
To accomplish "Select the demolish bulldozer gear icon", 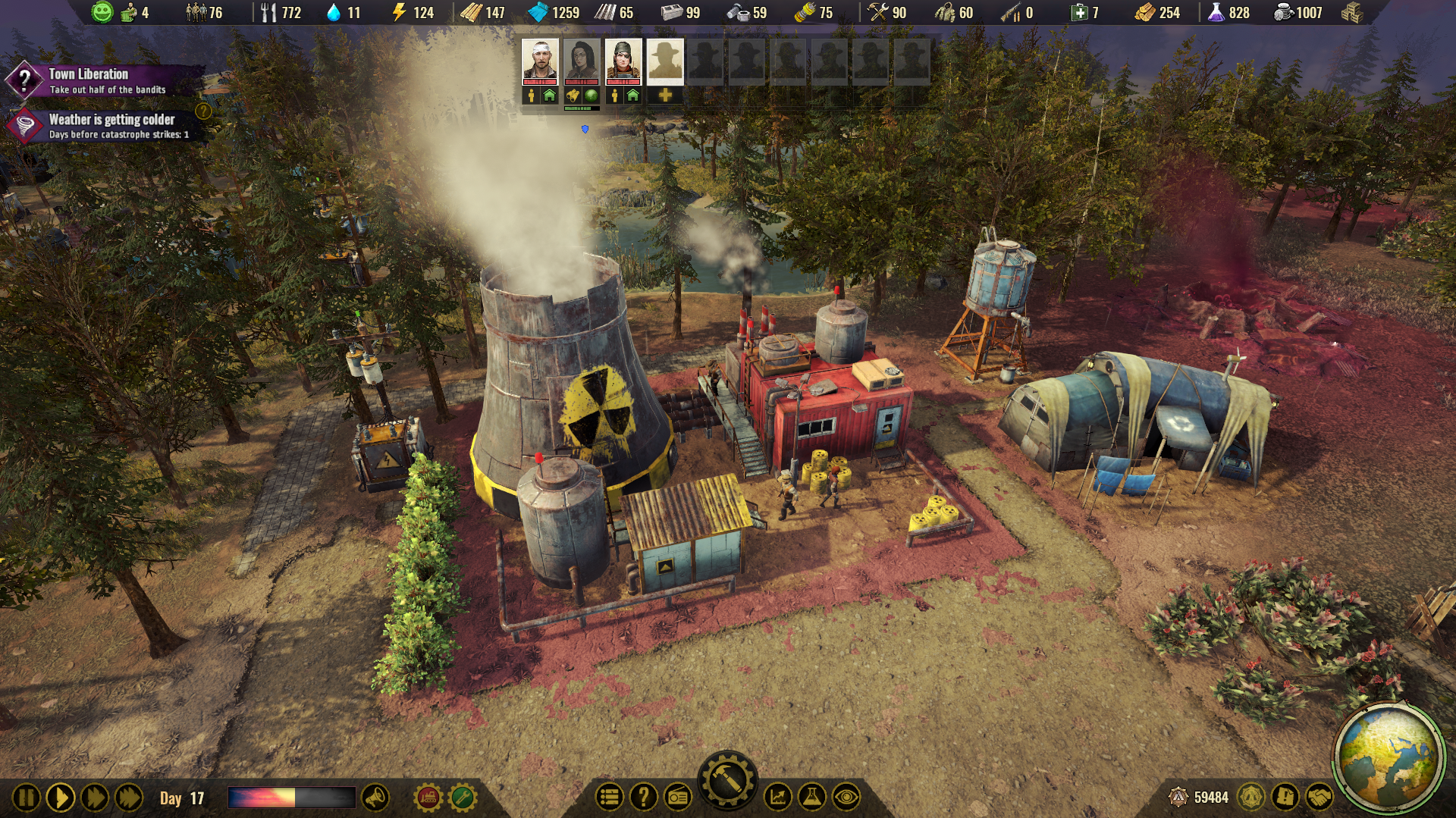I will 426,797.
